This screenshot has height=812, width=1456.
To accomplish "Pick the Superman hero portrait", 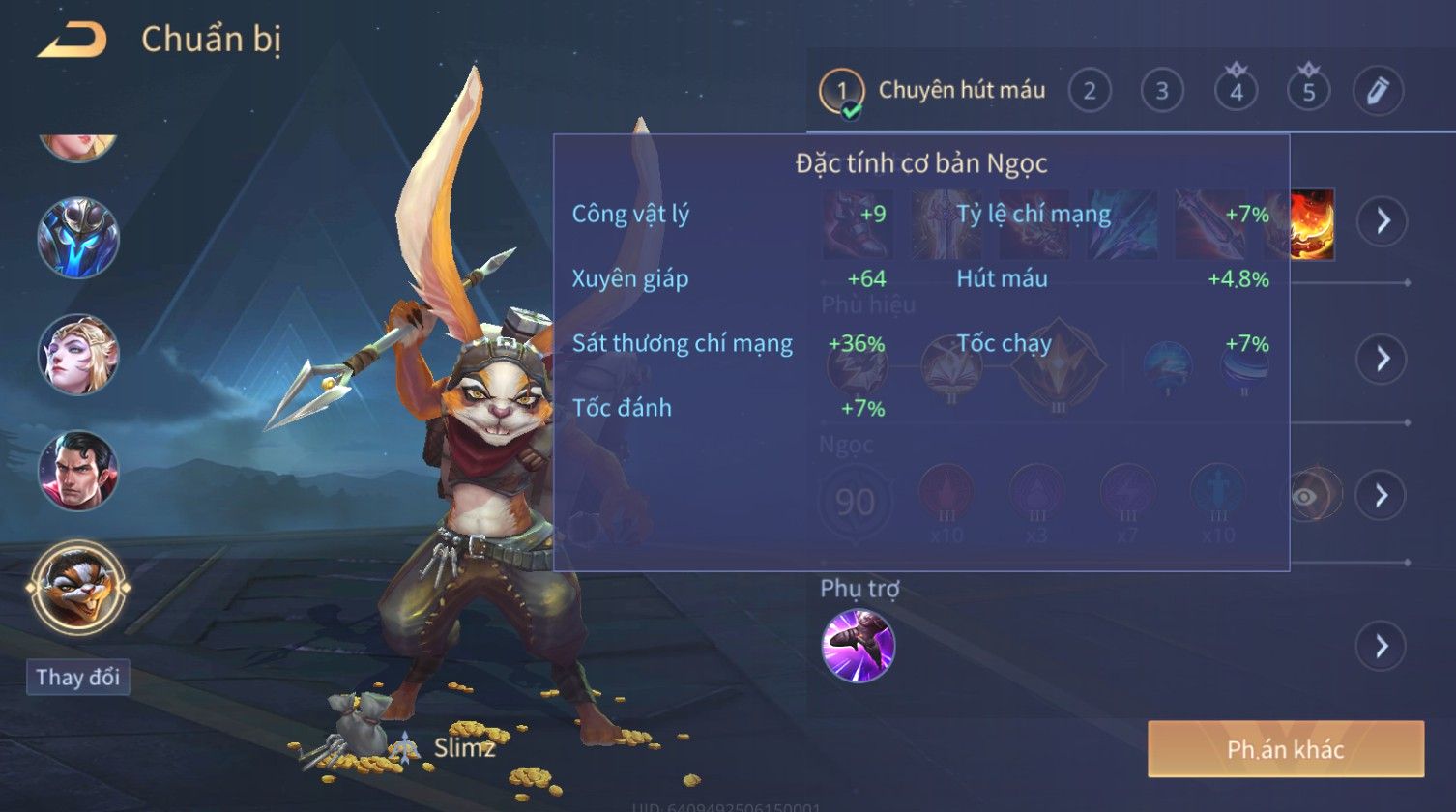I will click(77, 471).
